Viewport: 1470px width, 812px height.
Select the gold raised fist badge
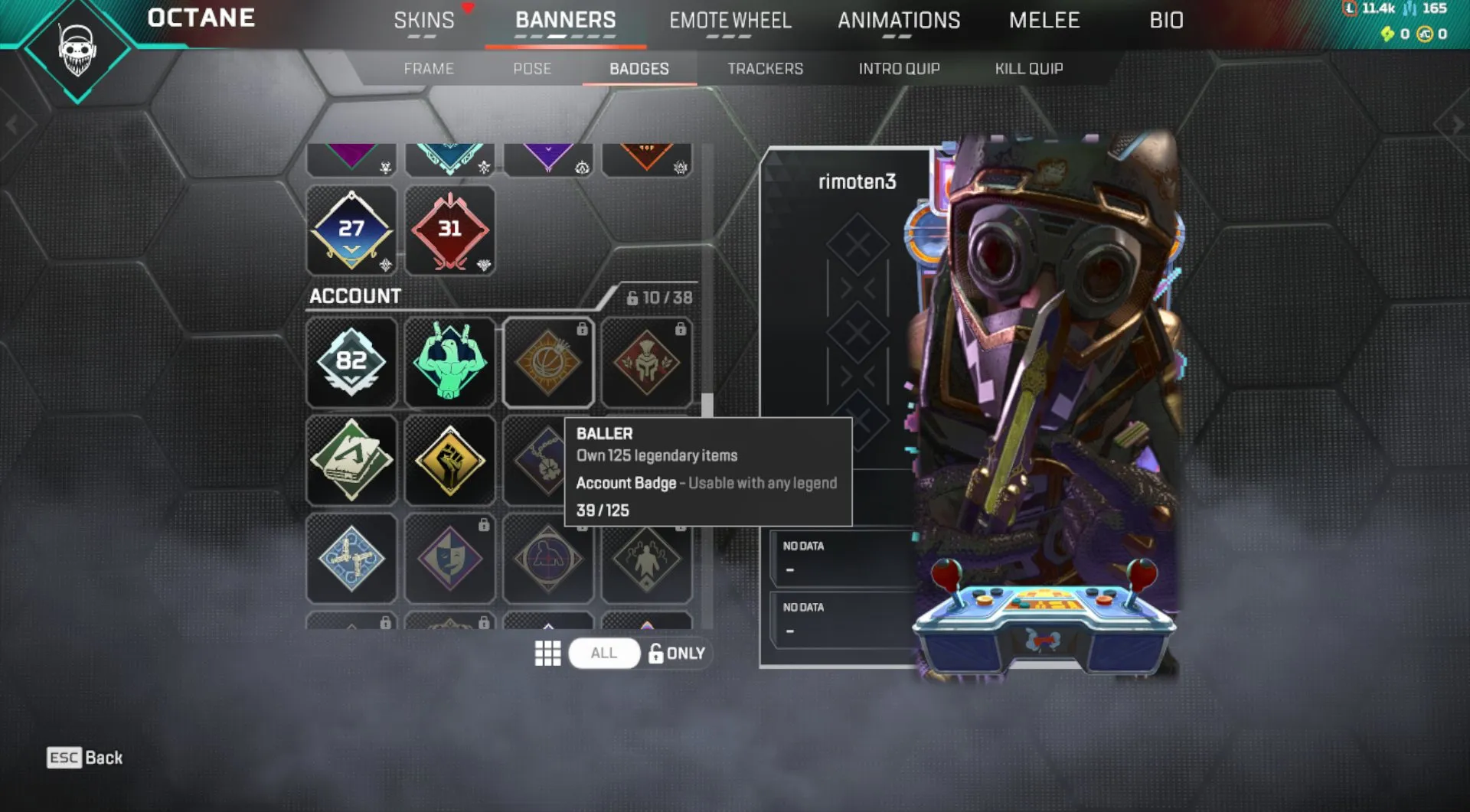[450, 460]
